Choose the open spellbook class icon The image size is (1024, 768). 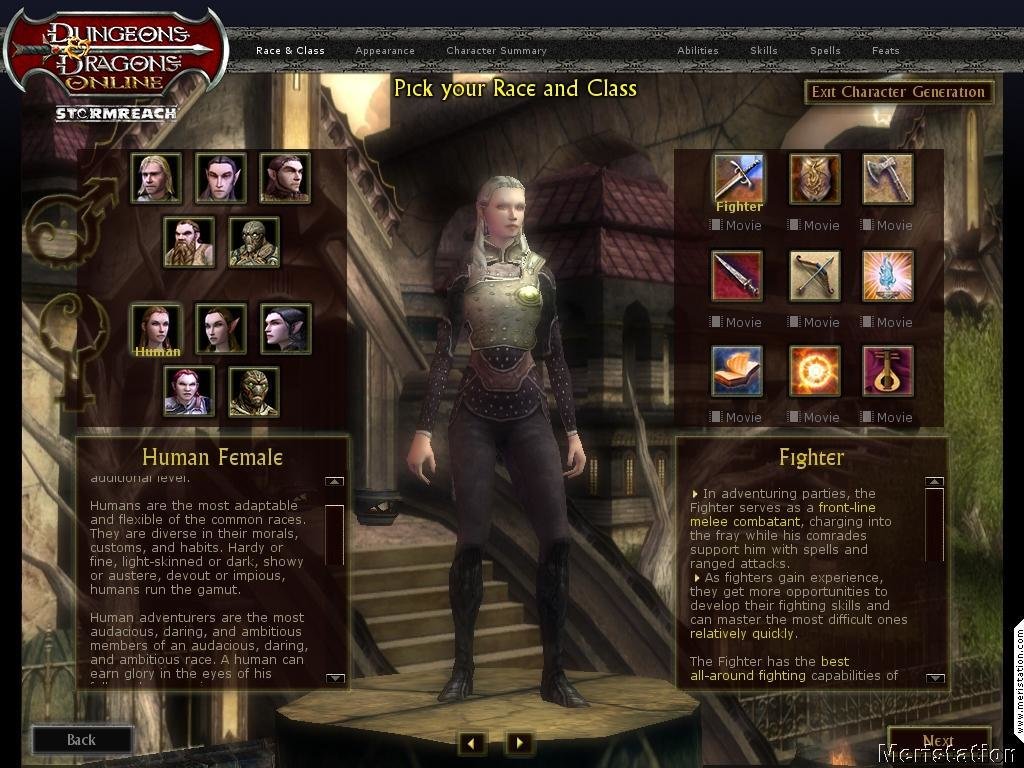point(737,371)
